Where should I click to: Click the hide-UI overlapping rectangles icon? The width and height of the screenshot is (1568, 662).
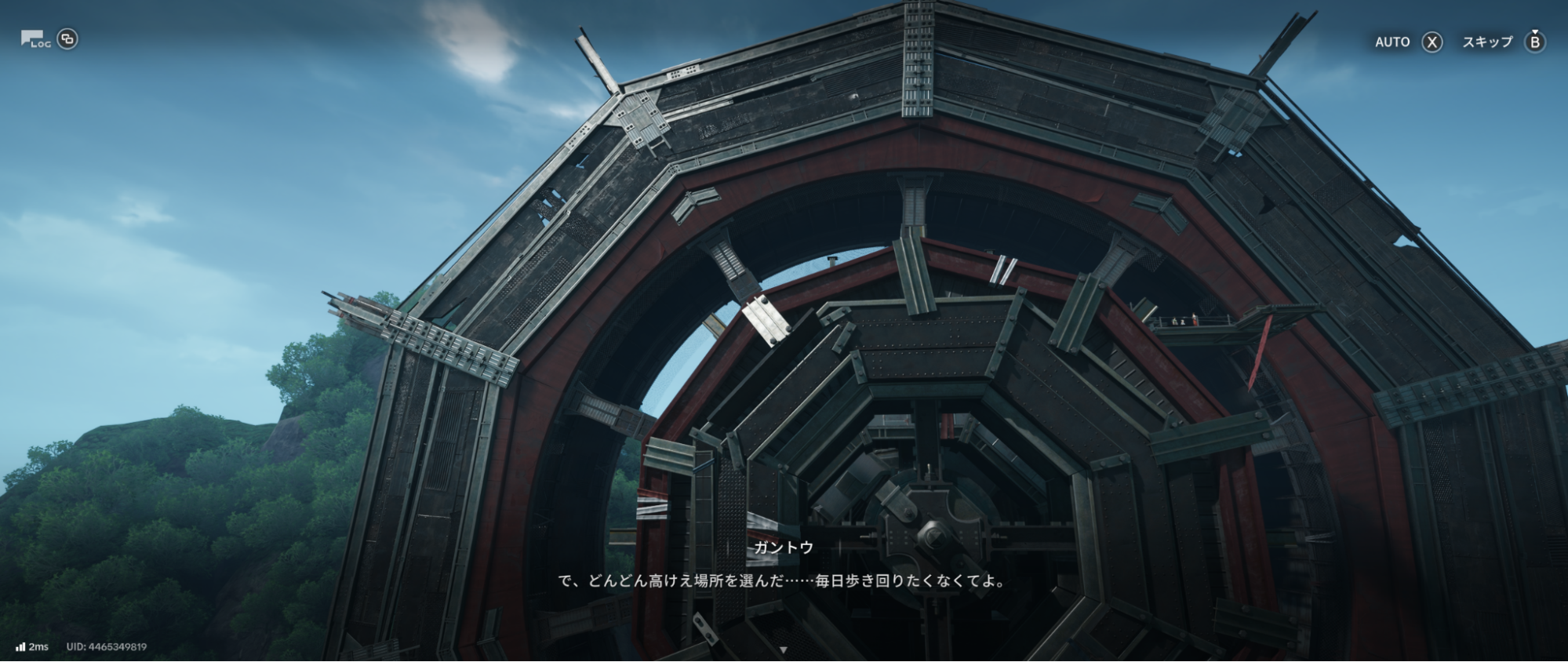[67, 38]
